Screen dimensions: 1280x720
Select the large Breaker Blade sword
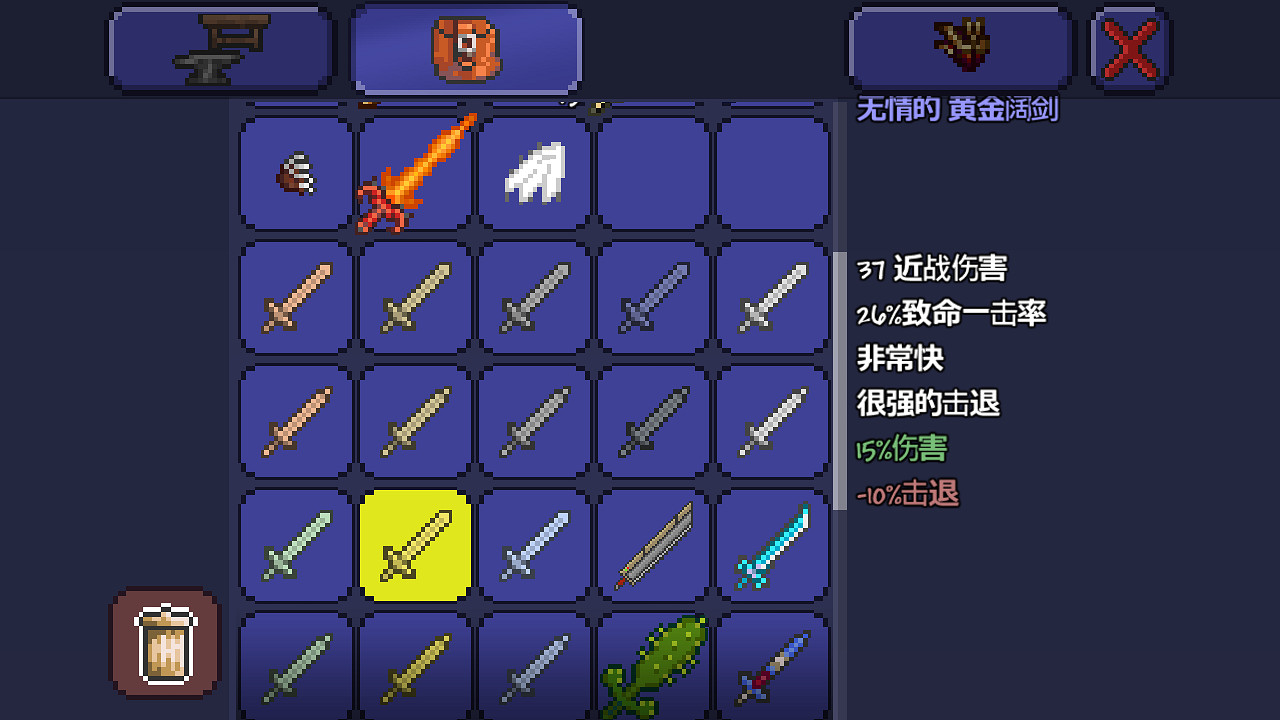653,546
